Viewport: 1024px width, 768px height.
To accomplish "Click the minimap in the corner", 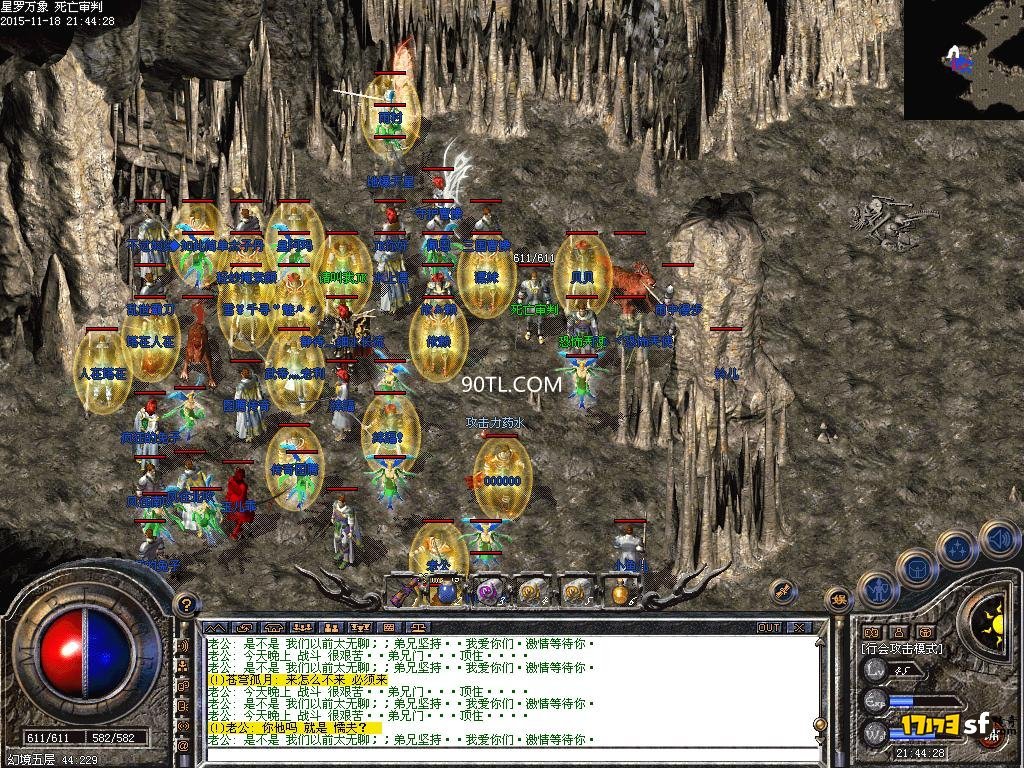I will coord(964,60).
